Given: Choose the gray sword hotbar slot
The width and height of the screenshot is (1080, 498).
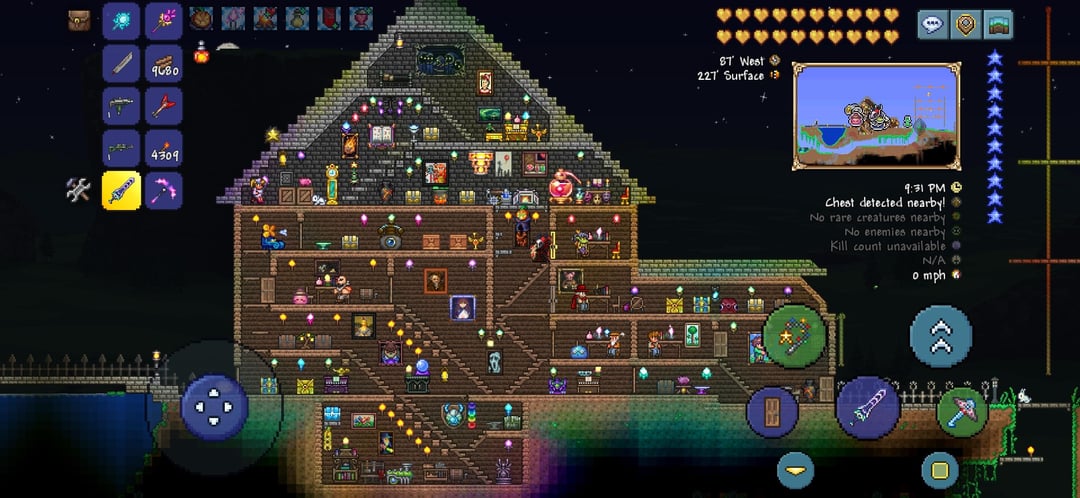Looking at the screenshot, I should (x=121, y=64).
